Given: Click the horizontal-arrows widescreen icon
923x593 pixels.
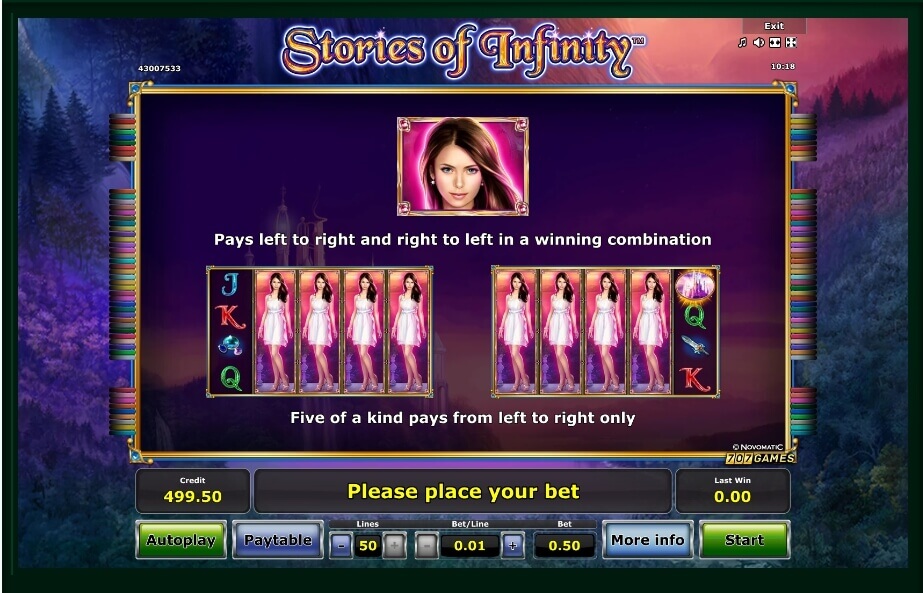Looking at the screenshot, I should [x=774, y=43].
